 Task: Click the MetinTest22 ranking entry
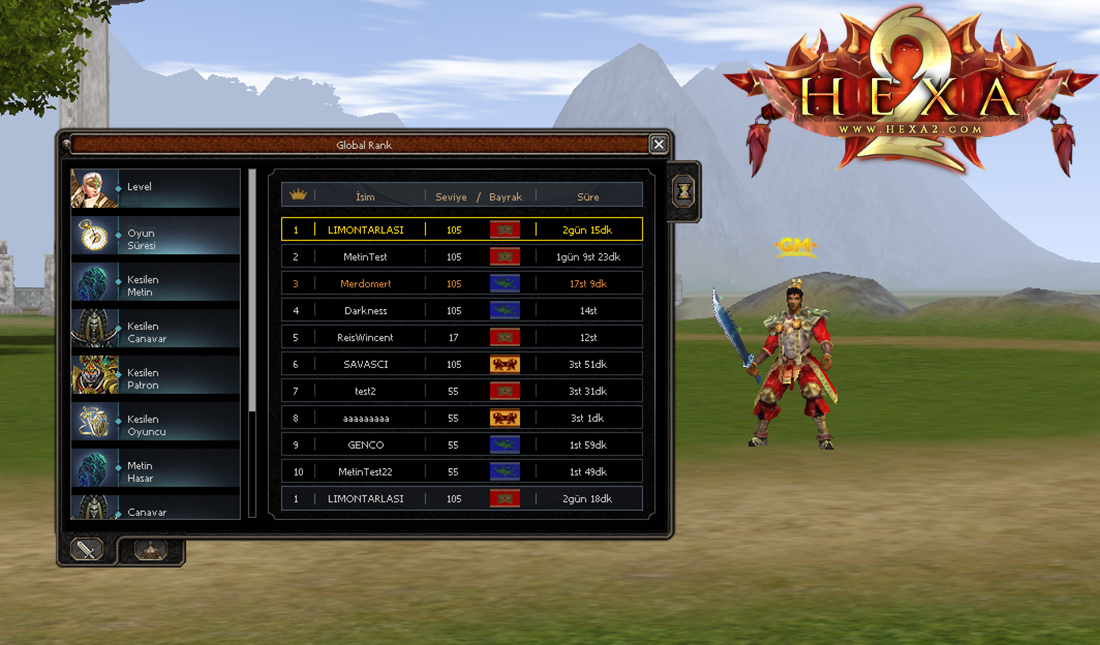462,472
